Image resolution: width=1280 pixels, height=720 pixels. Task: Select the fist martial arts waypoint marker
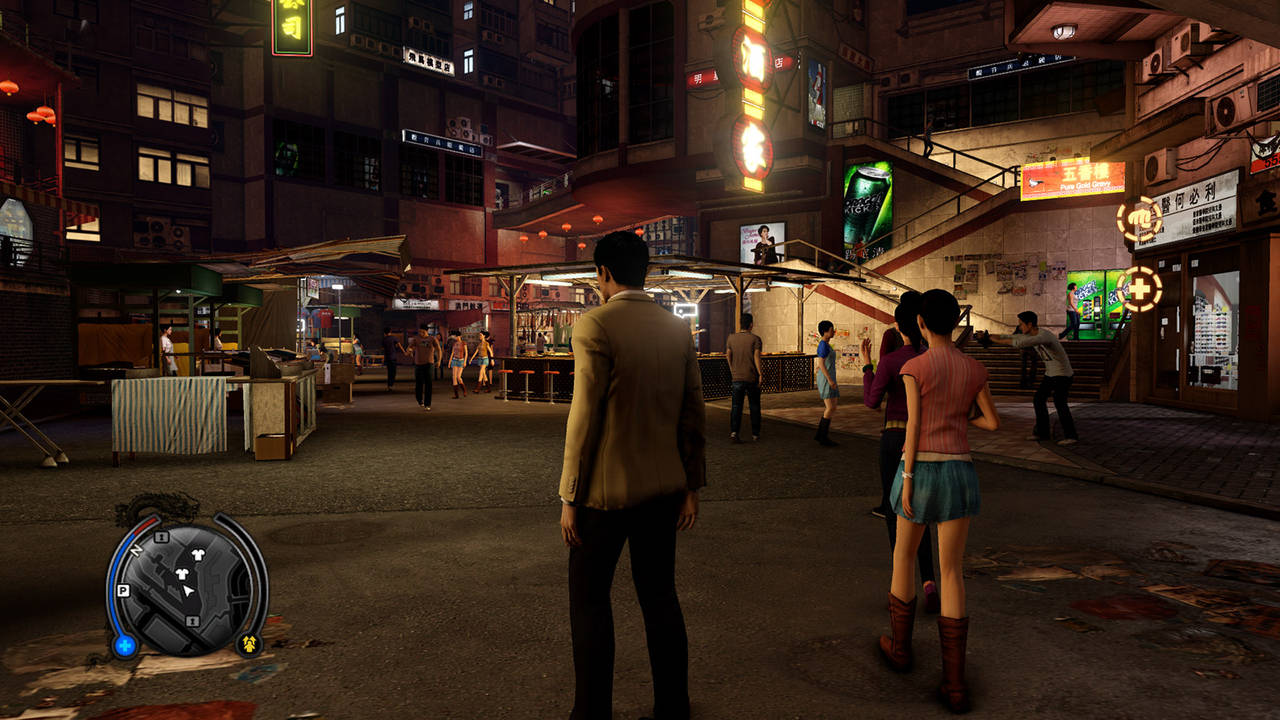tap(1138, 220)
